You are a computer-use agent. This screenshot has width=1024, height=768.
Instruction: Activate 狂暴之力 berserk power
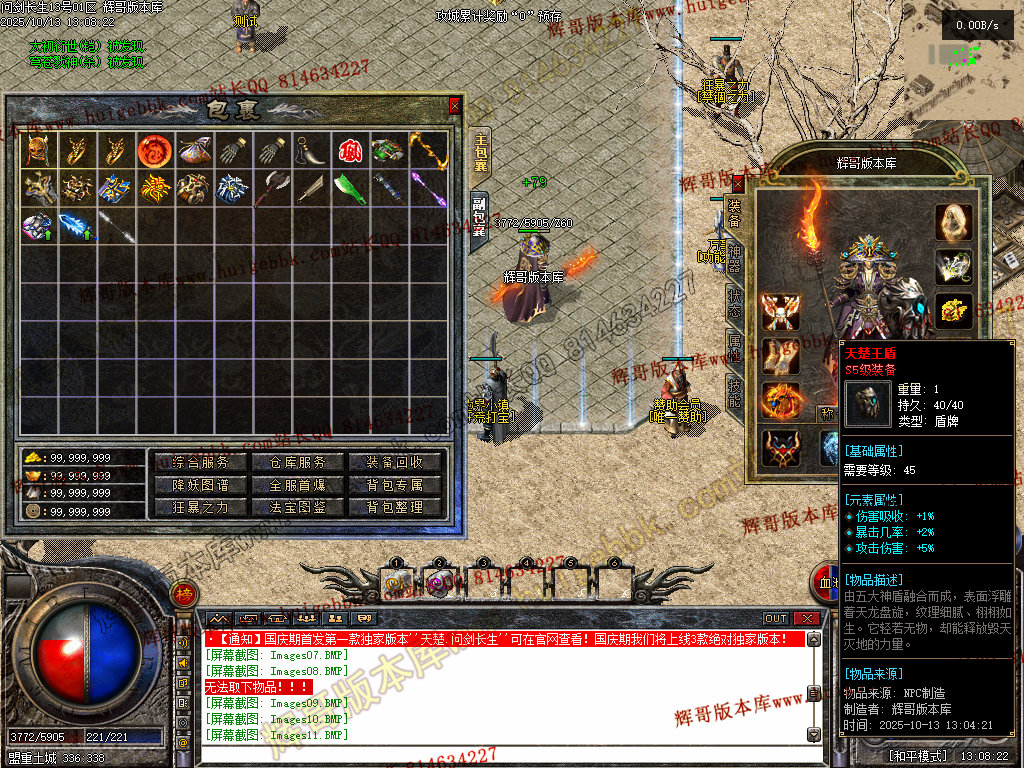point(200,507)
